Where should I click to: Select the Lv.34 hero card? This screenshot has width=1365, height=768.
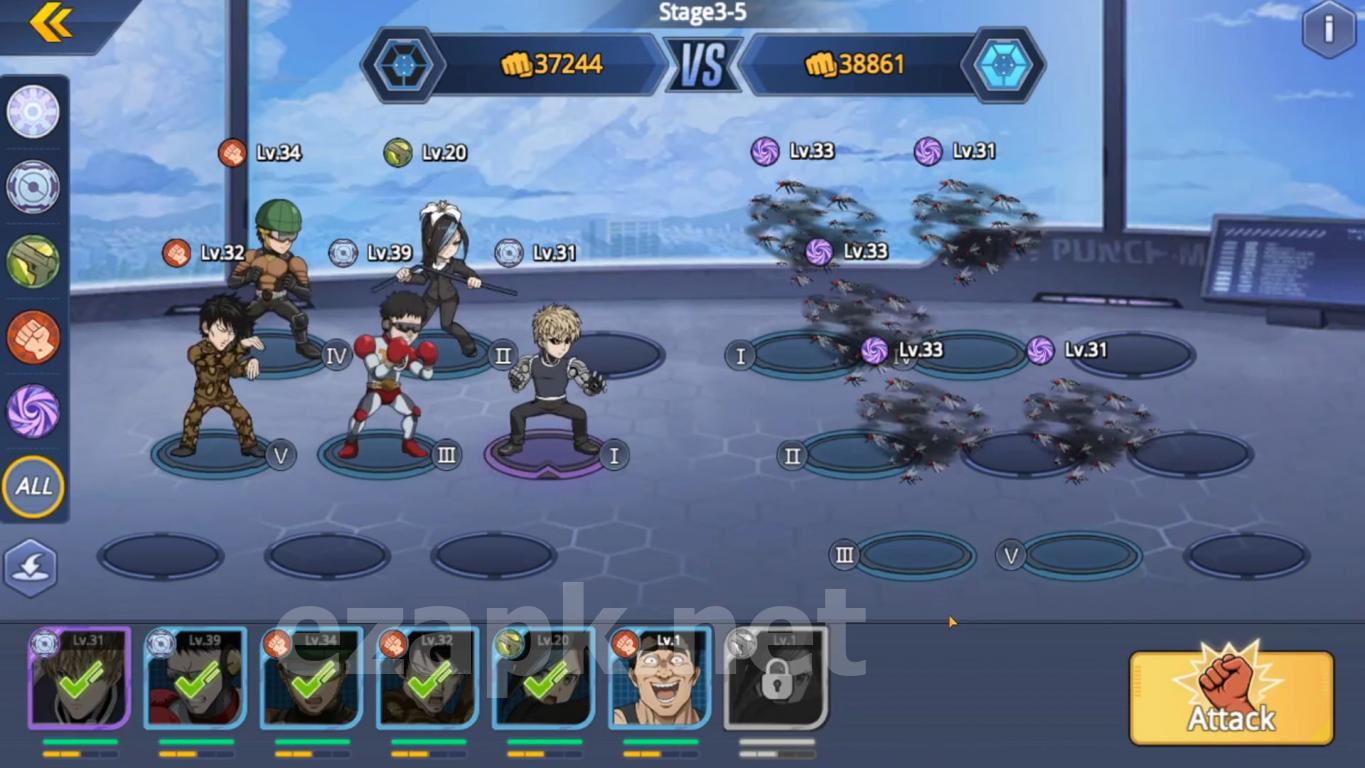(311, 678)
